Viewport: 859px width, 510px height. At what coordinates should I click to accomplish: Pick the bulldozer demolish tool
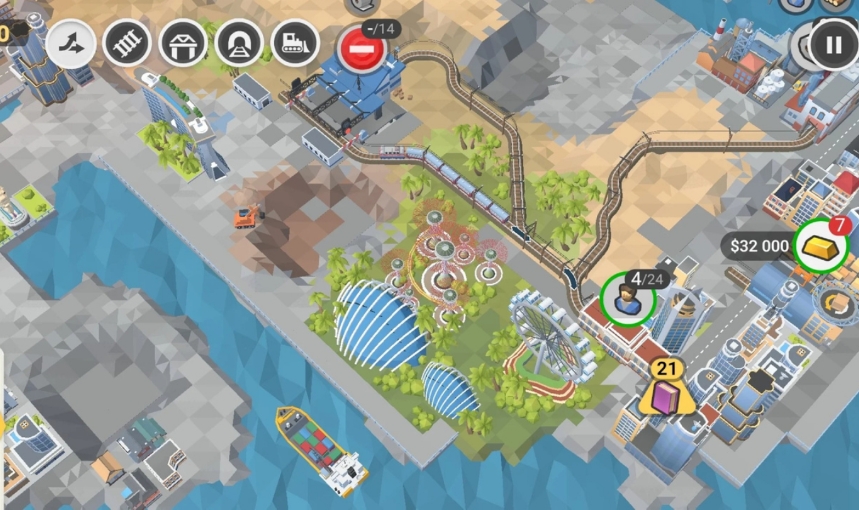coord(295,43)
